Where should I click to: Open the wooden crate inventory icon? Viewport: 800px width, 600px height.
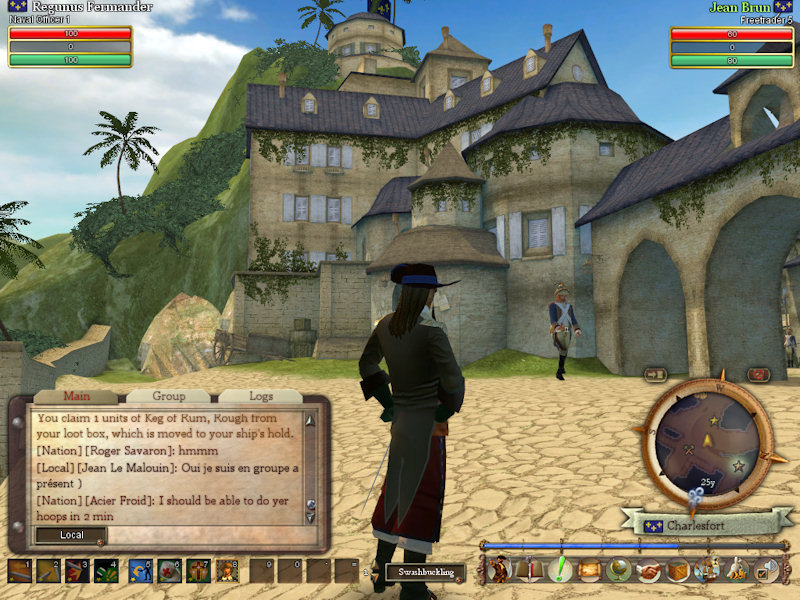(678, 570)
